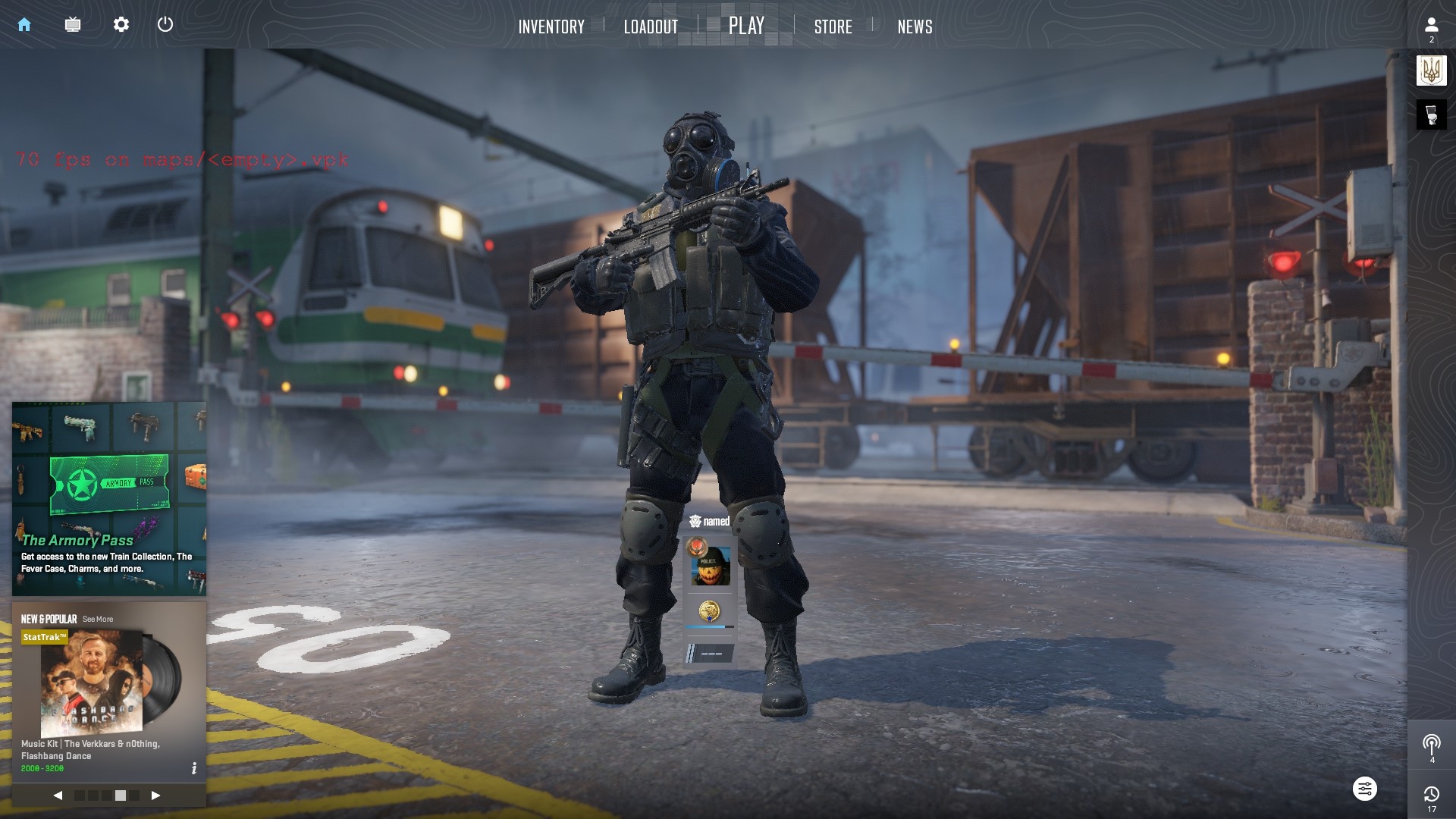Viewport: 1456px width, 819px height.
Task: Advance to next store carousel item
Action: click(x=155, y=795)
